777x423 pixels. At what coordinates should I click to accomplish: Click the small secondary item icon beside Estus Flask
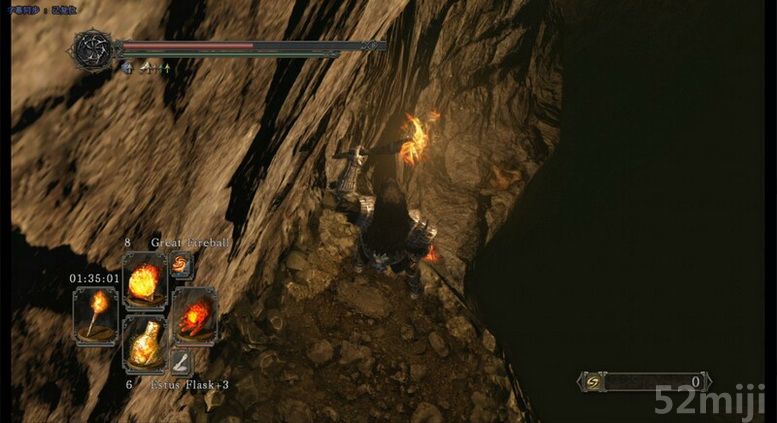click(181, 362)
